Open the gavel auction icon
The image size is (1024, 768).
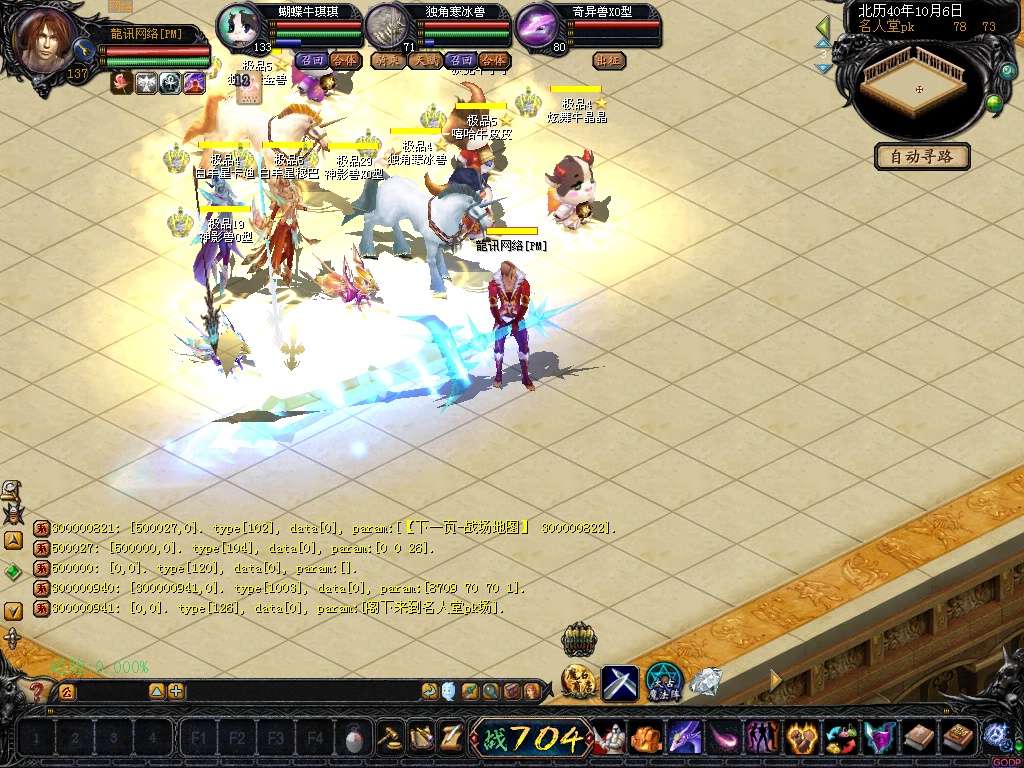[389, 738]
